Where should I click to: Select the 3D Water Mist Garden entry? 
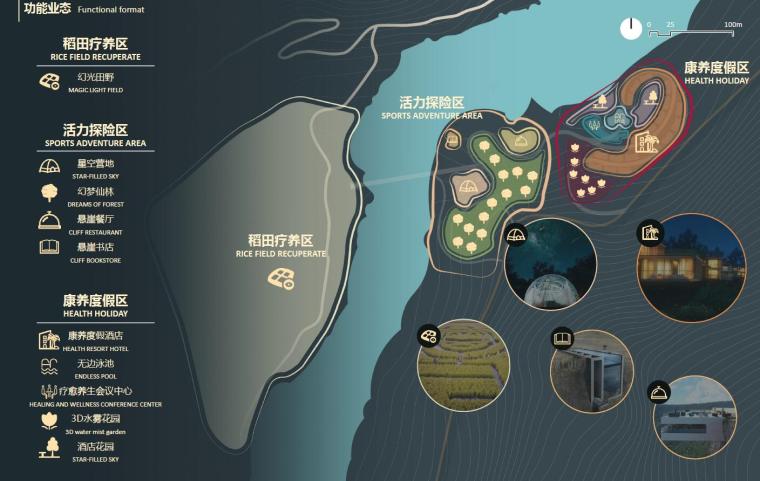(x=94, y=422)
